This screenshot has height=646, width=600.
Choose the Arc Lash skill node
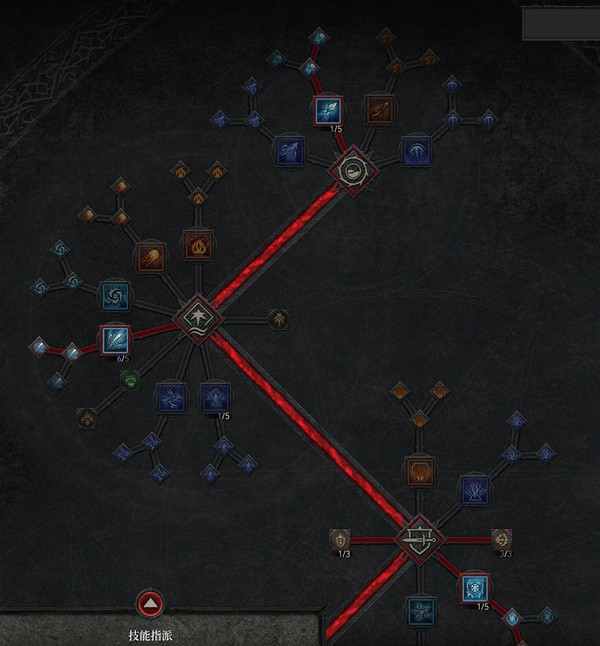coord(417,151)
